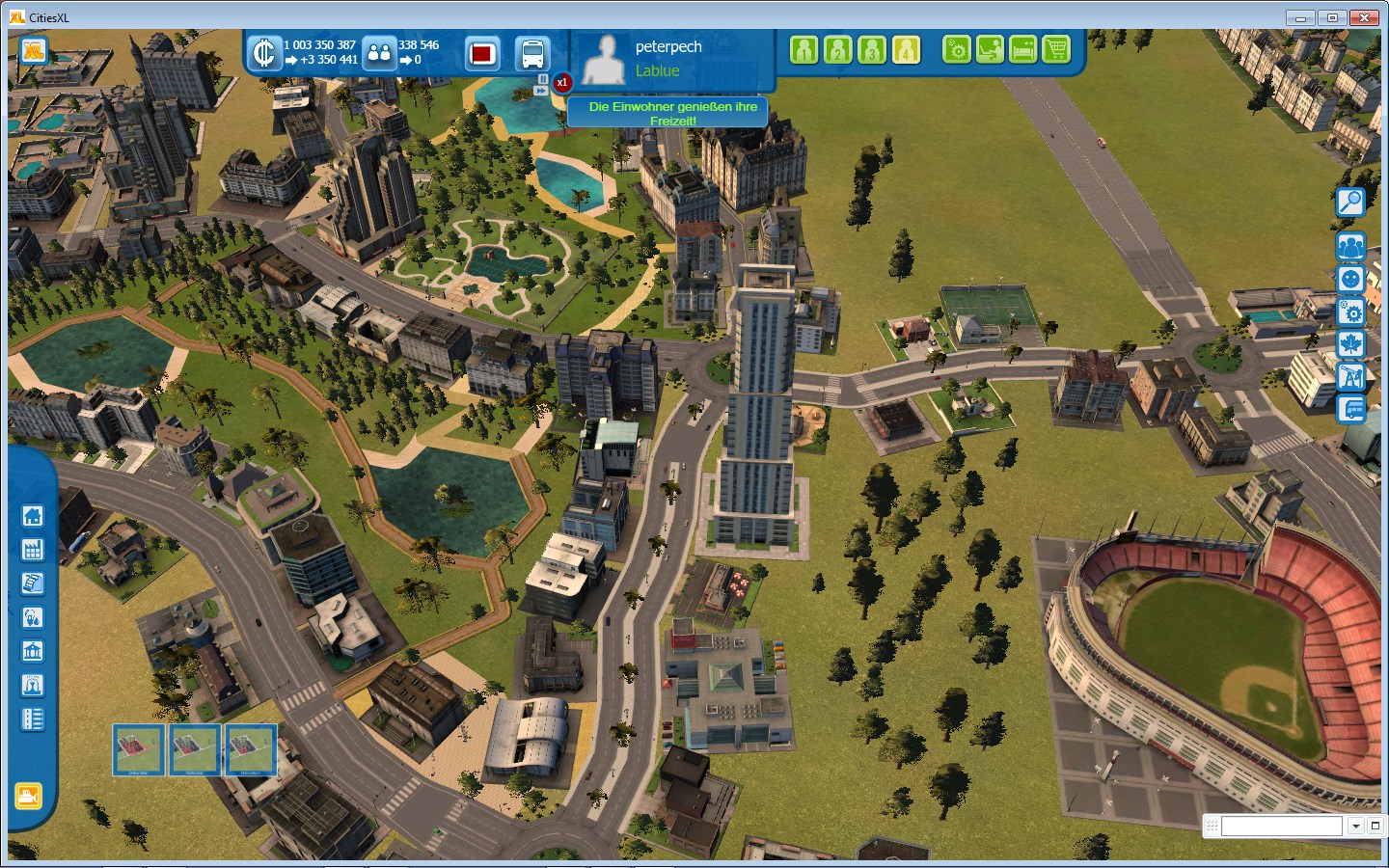
Task: Select the yellow citizen class 4 filter
Action: (906, 49)
